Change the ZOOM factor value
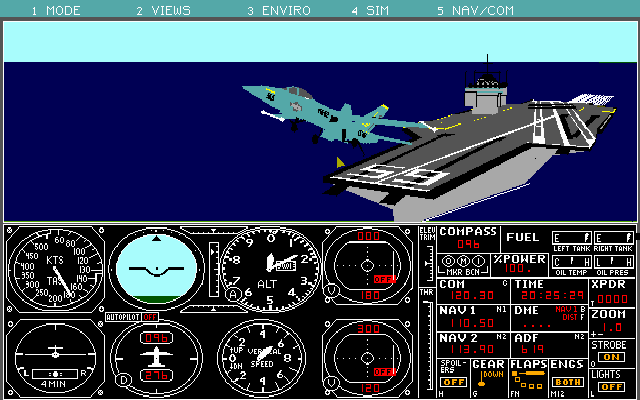 click(612, 327)
